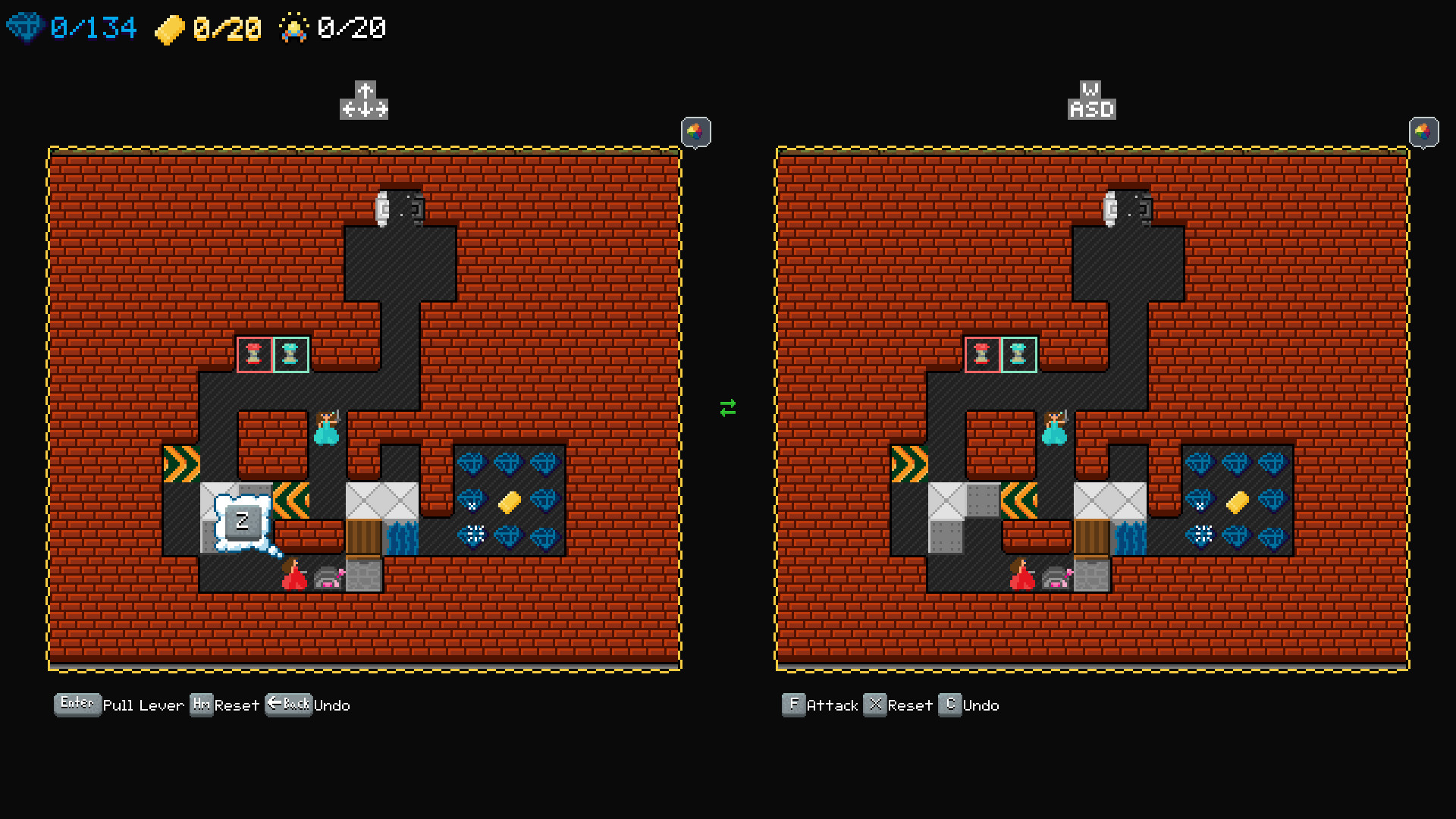Click the gold bar icon in the 0/20 counter
1456x819 pixels.
(172, 27)
